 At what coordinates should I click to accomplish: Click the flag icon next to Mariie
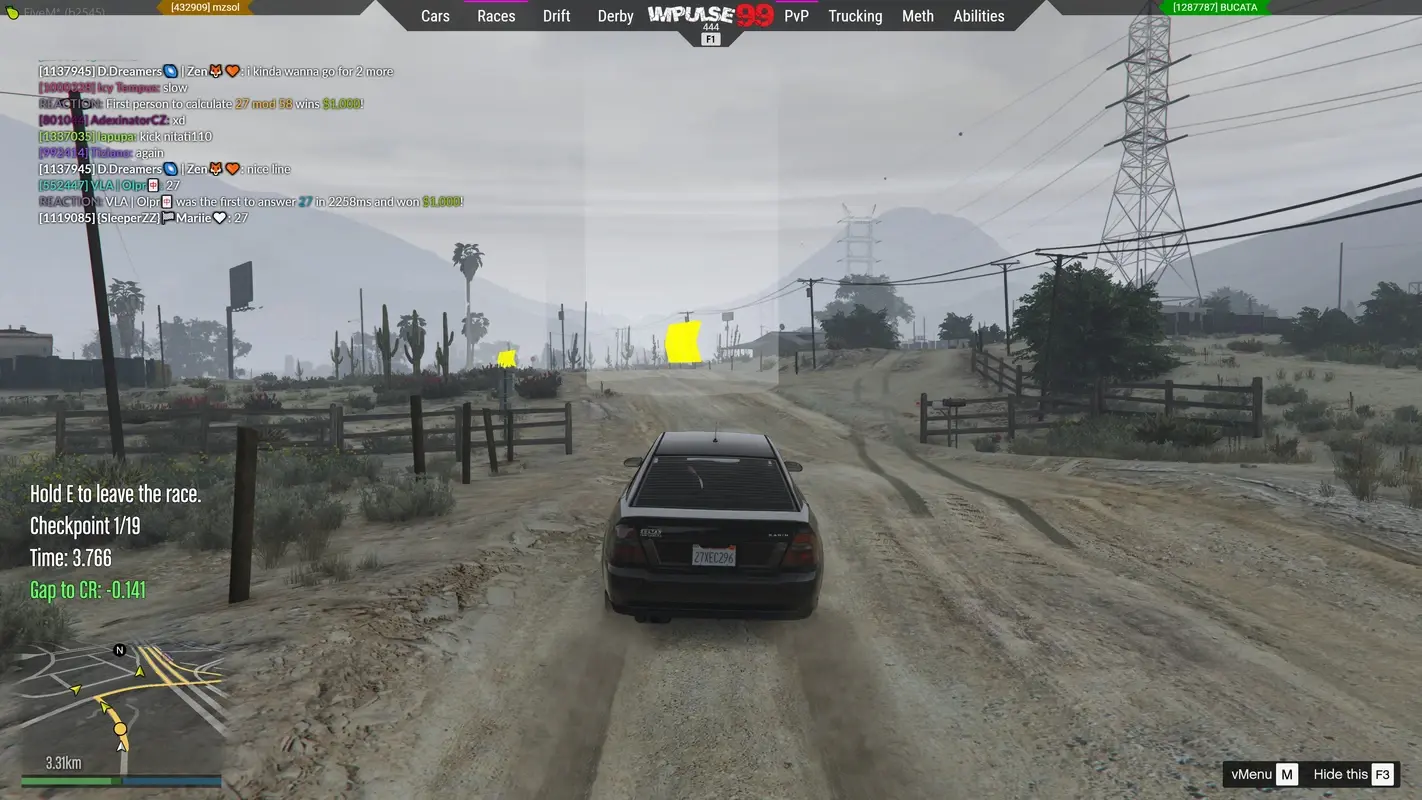point(167,216)
